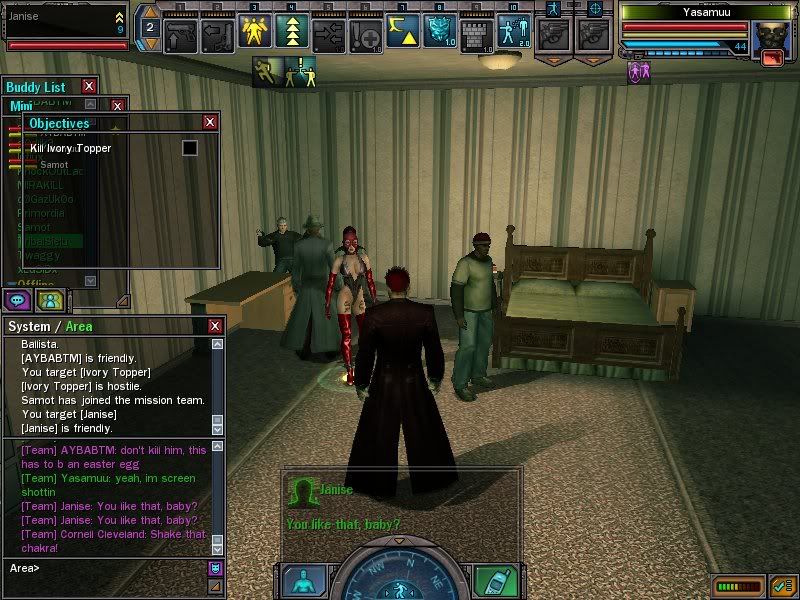
Task: Close the Objectives window
Action: coord(210,122)
